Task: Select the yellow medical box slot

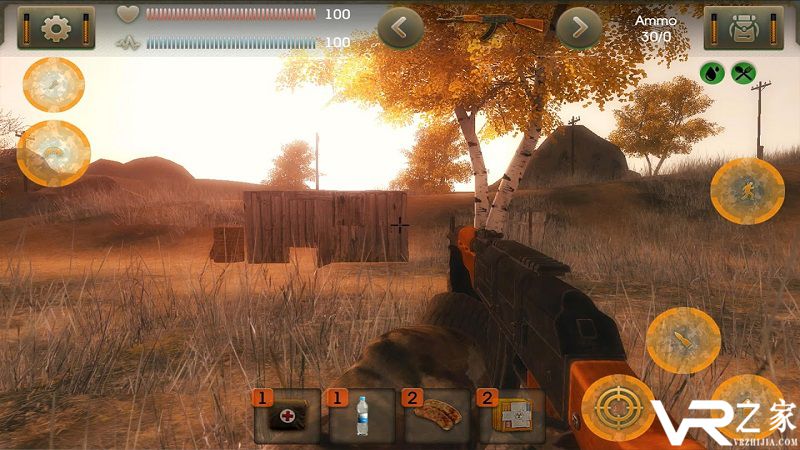Action: tap(511, 416)
